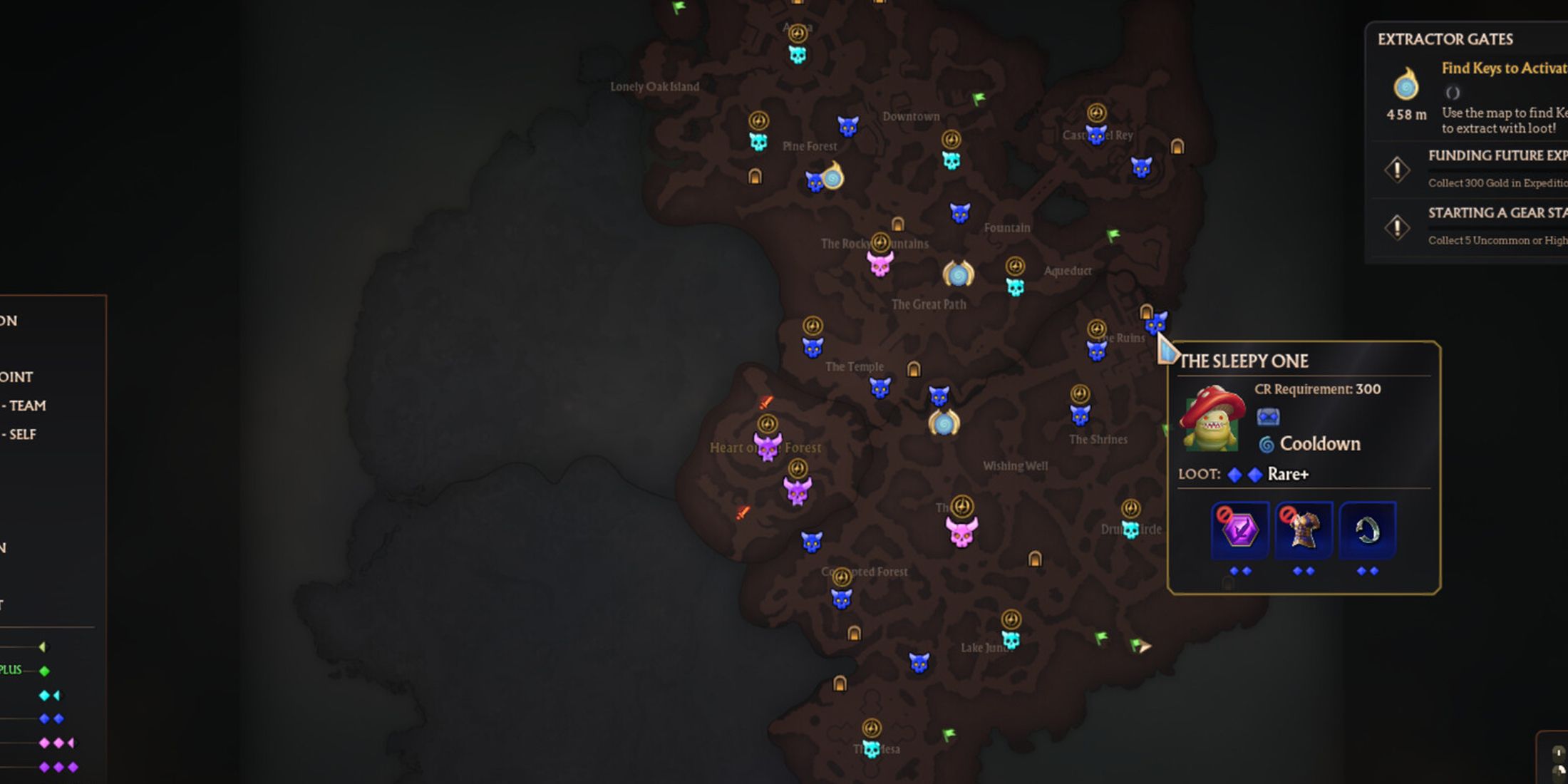Toggle the green PLUS rarity filter

(43, 670)
